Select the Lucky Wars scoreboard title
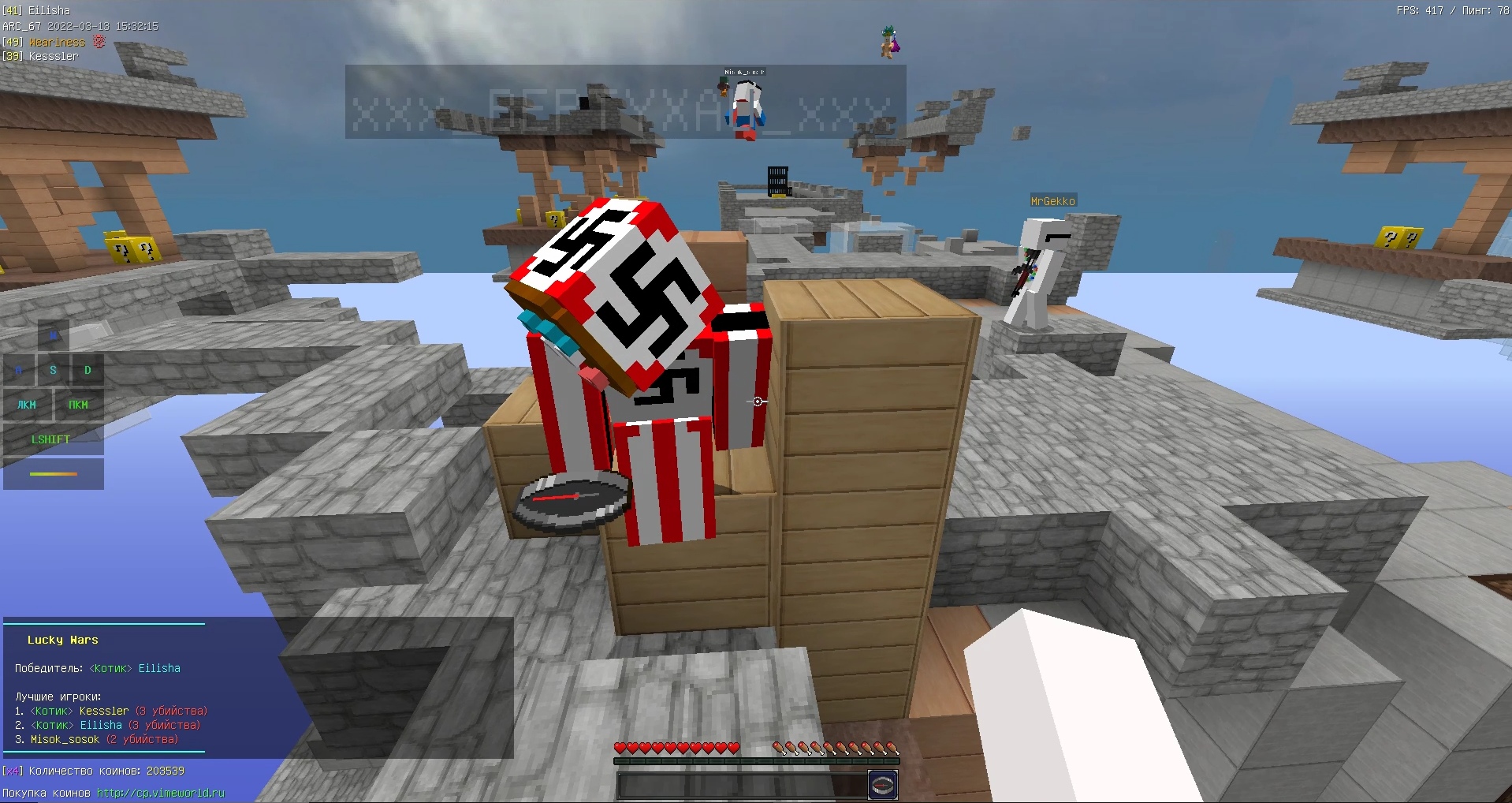Viewport: 1512px width, 803px height. click(x=62, y=640)
